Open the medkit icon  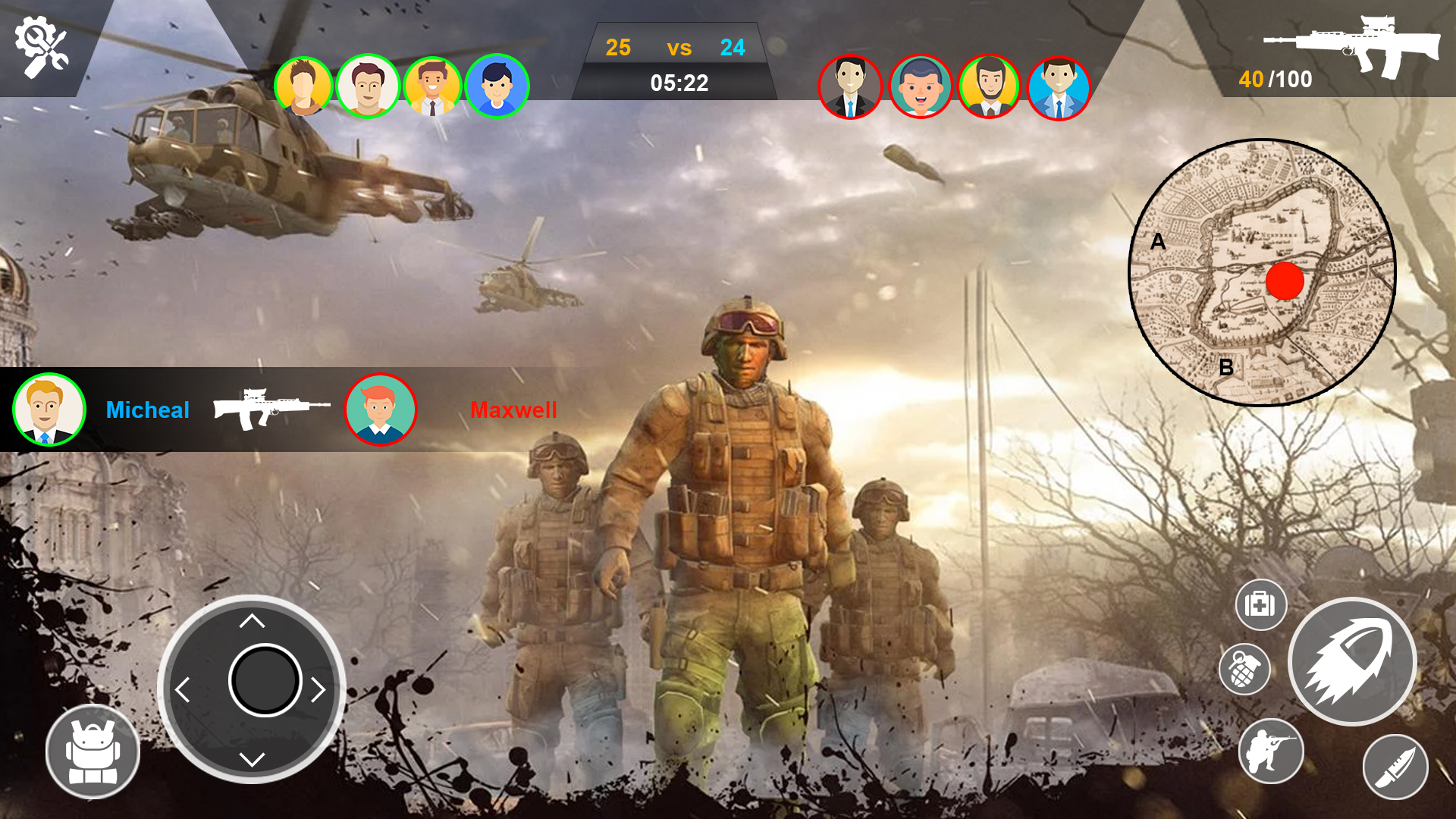[x=1261, y=606]
